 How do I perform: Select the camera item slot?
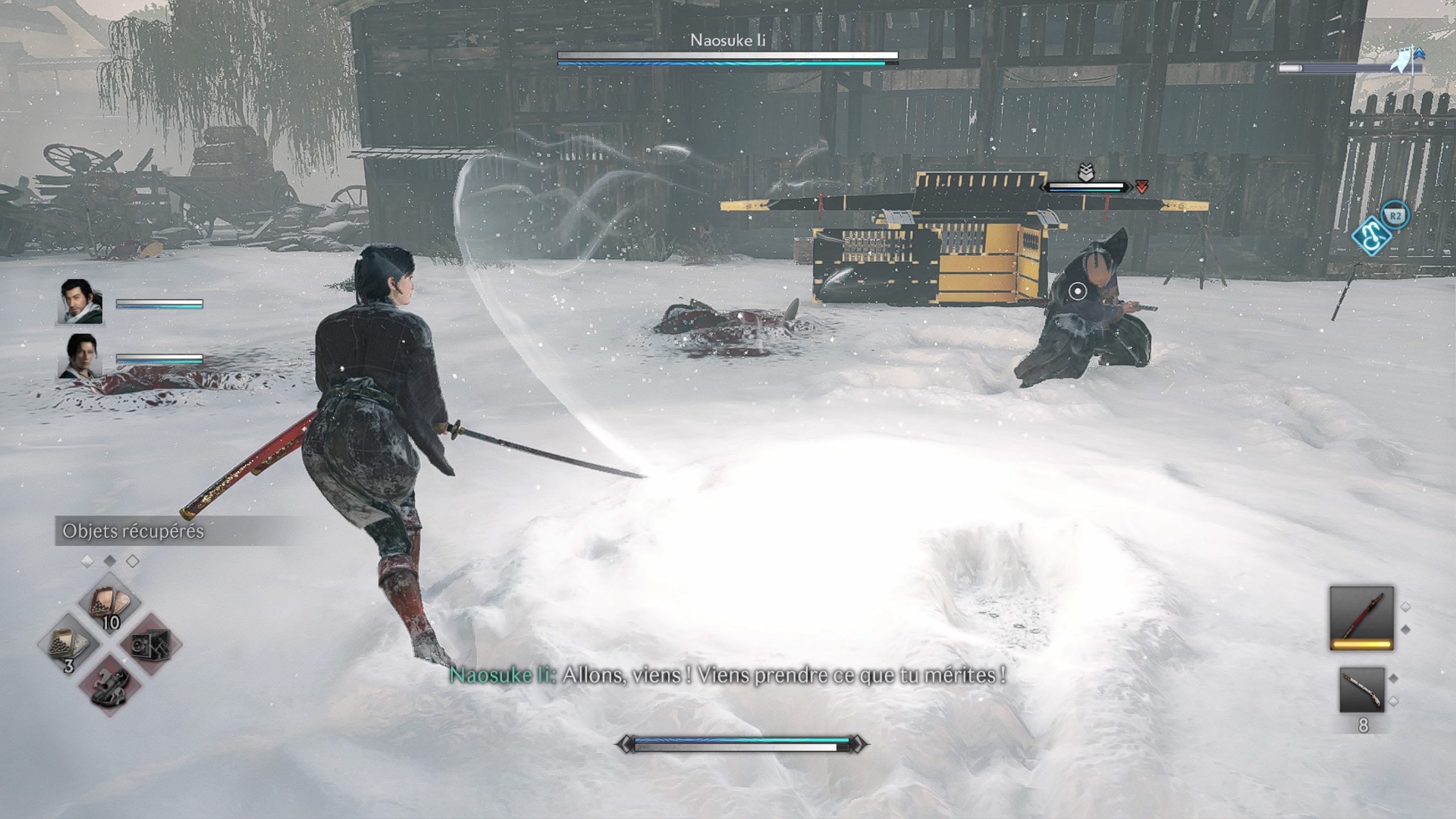[150, 645]
